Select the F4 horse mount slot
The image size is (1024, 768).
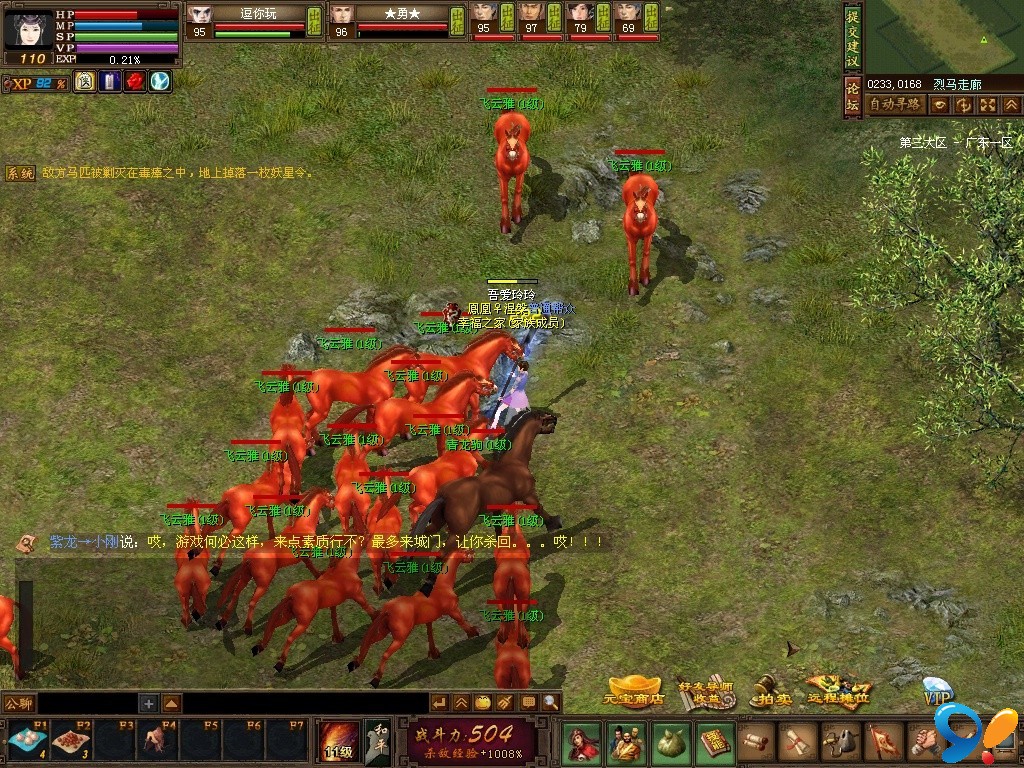pyautogui.click(x=155, y=741)
